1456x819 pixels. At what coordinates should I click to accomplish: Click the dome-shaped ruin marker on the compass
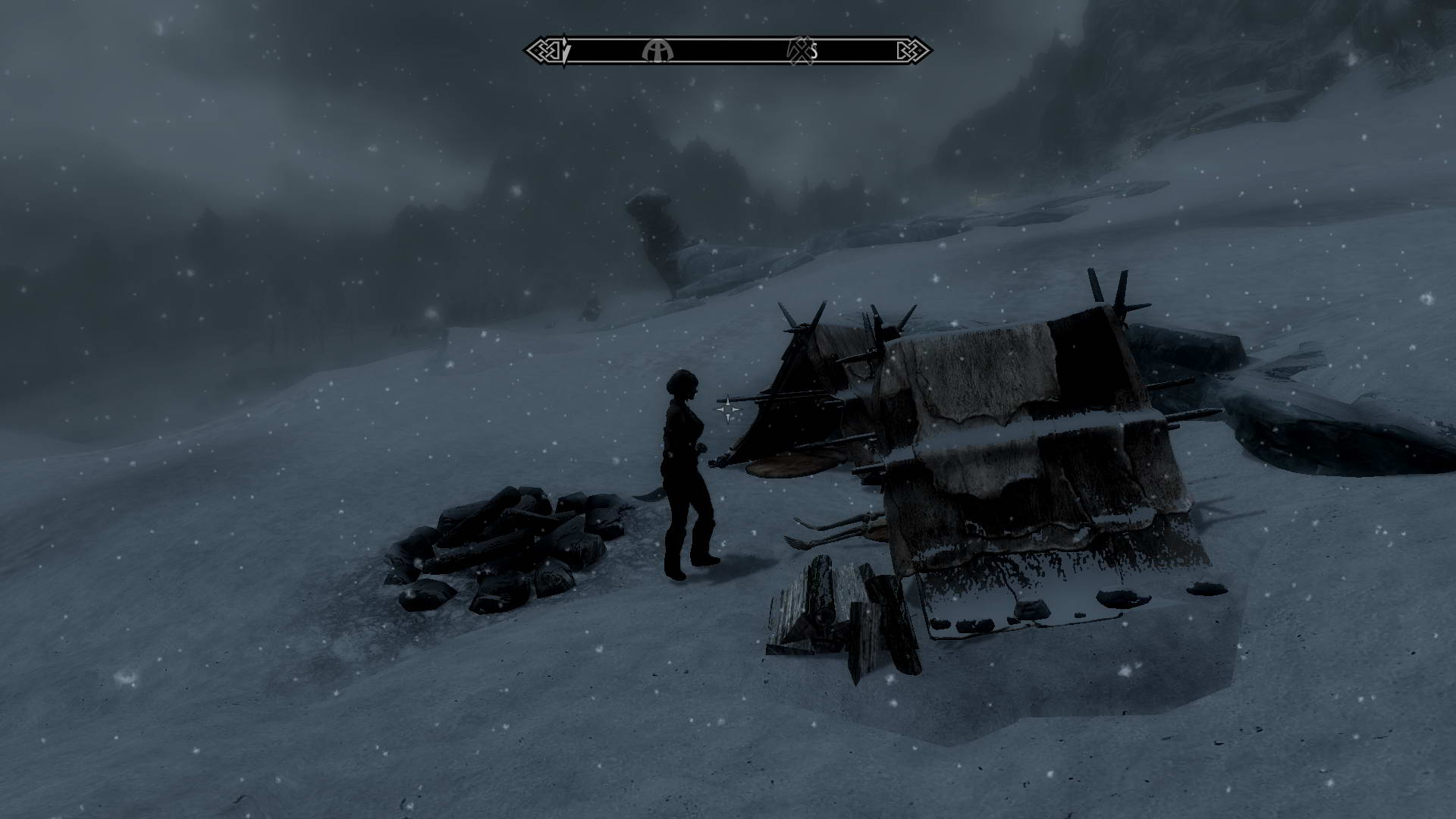[657, 51]
